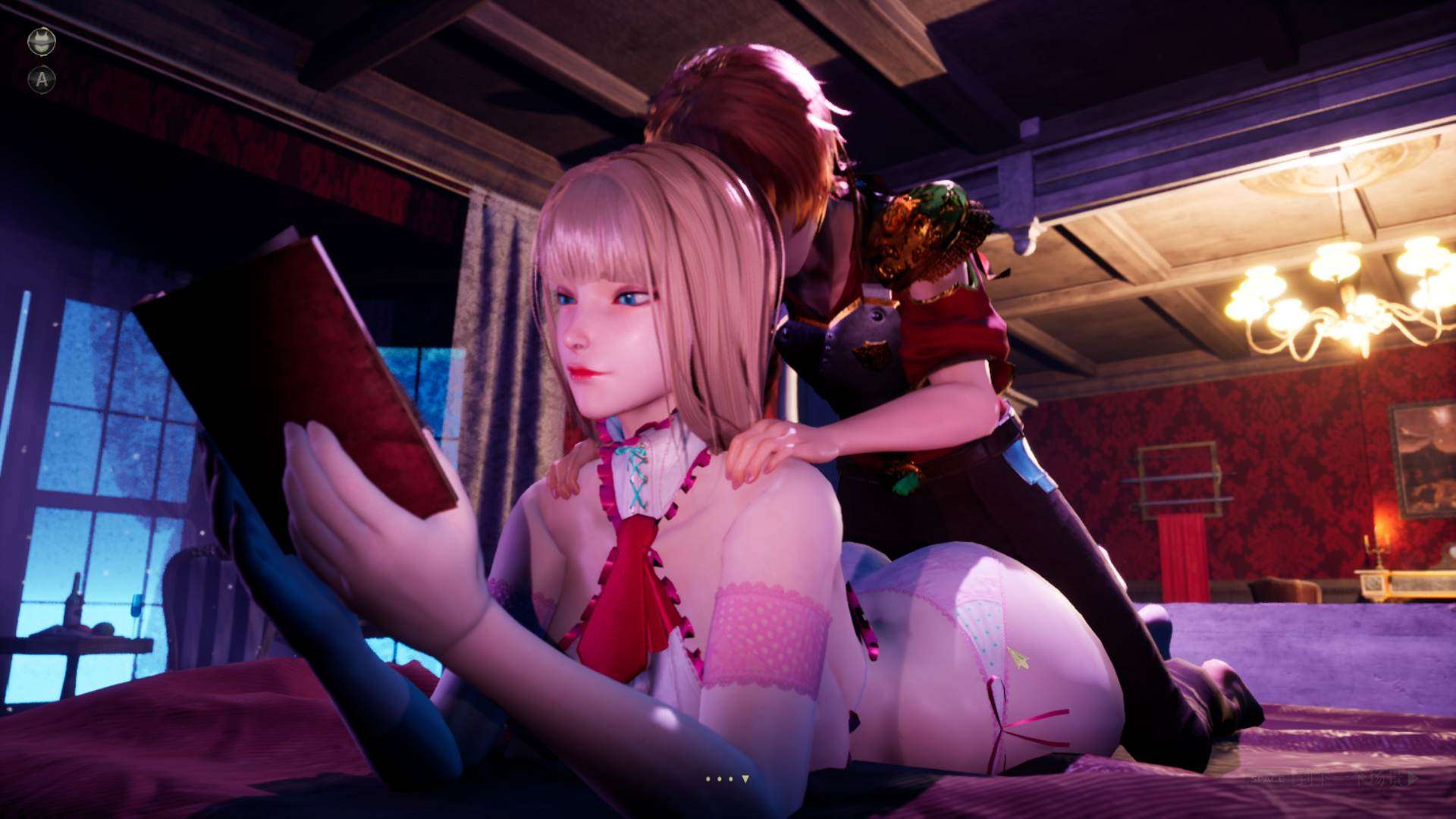Click the helmet-shaped emblem above the 'A' prompt
Viewport: 1456px width, 819px height.
click(42, 42)
